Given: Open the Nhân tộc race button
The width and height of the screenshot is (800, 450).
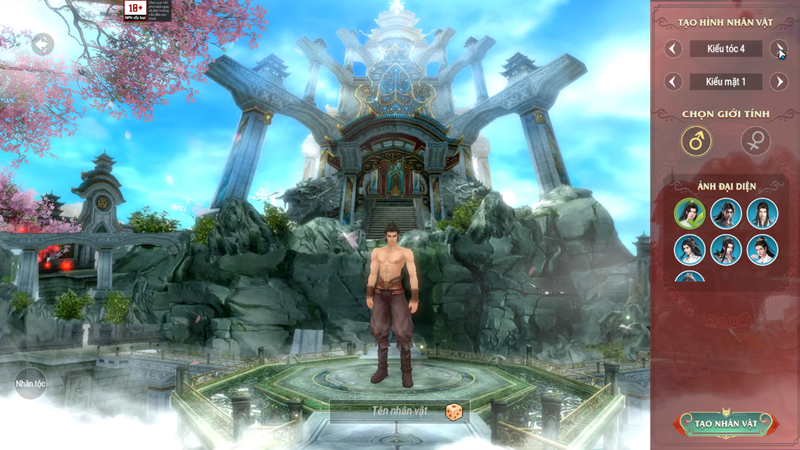Looking at the screenshot, I should (x=30, y=383).
